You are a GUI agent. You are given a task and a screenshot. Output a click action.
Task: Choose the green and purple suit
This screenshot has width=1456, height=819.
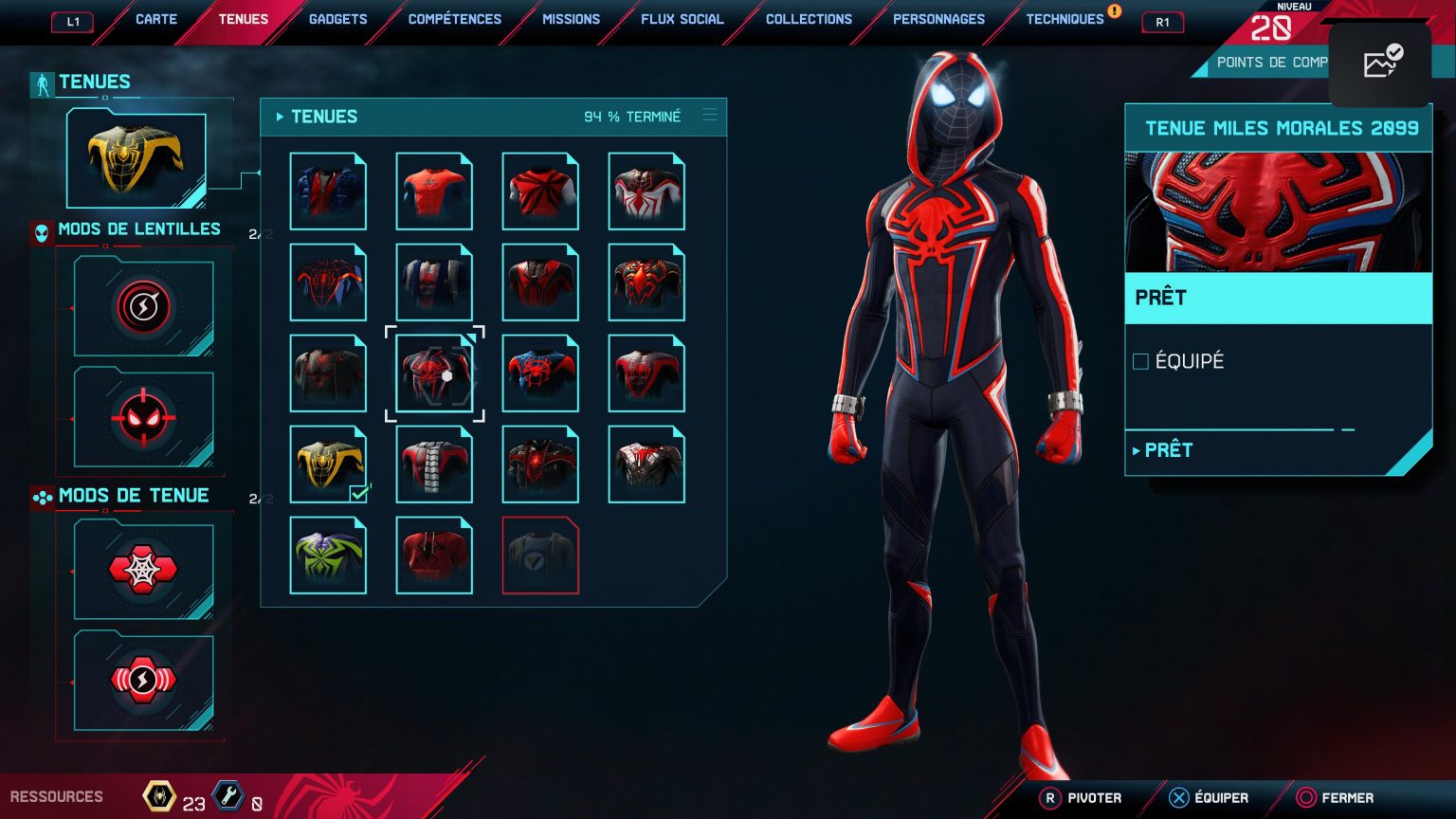(x=328, y=555)
